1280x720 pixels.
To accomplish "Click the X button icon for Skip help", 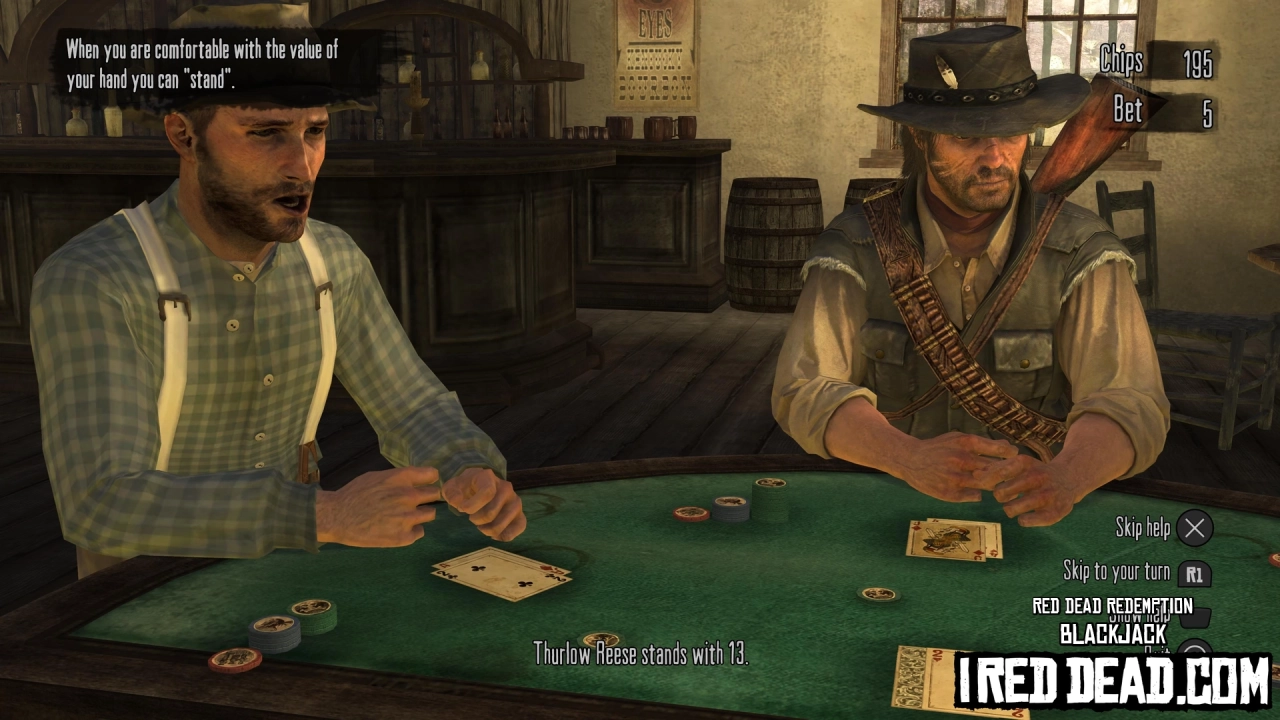I will click(1196, 528).
